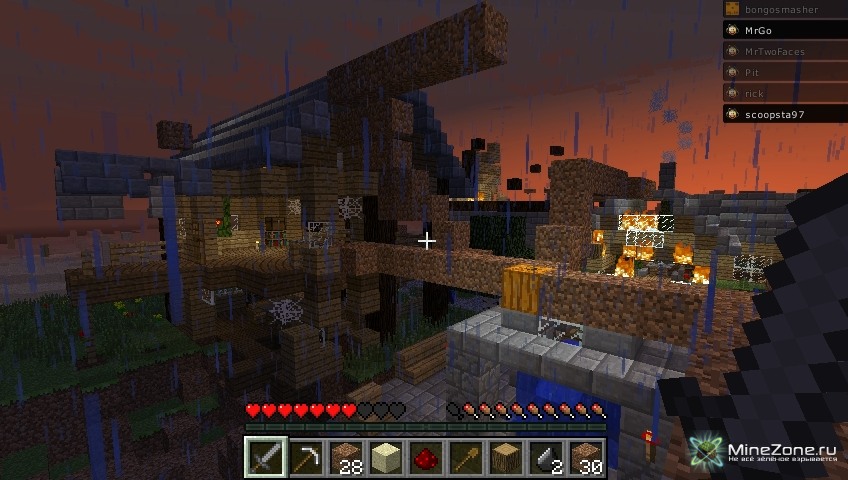Equip the wooden shovel from the hotbar

coord(466,459)
